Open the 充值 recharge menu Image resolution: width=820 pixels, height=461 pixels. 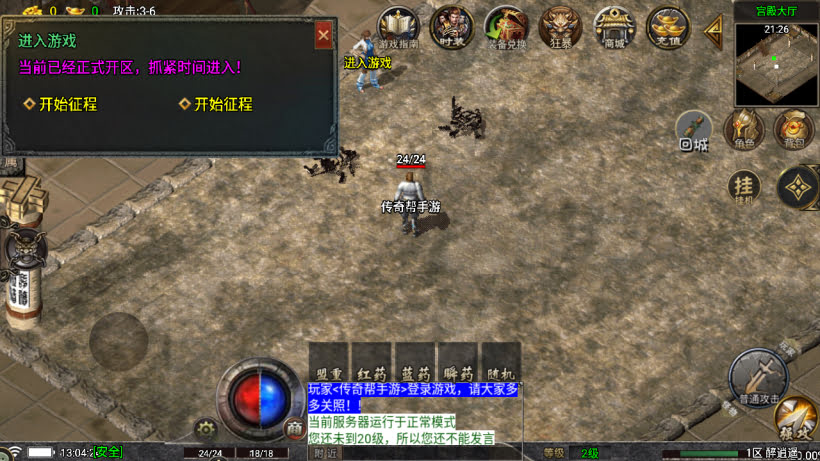[667, 26]
